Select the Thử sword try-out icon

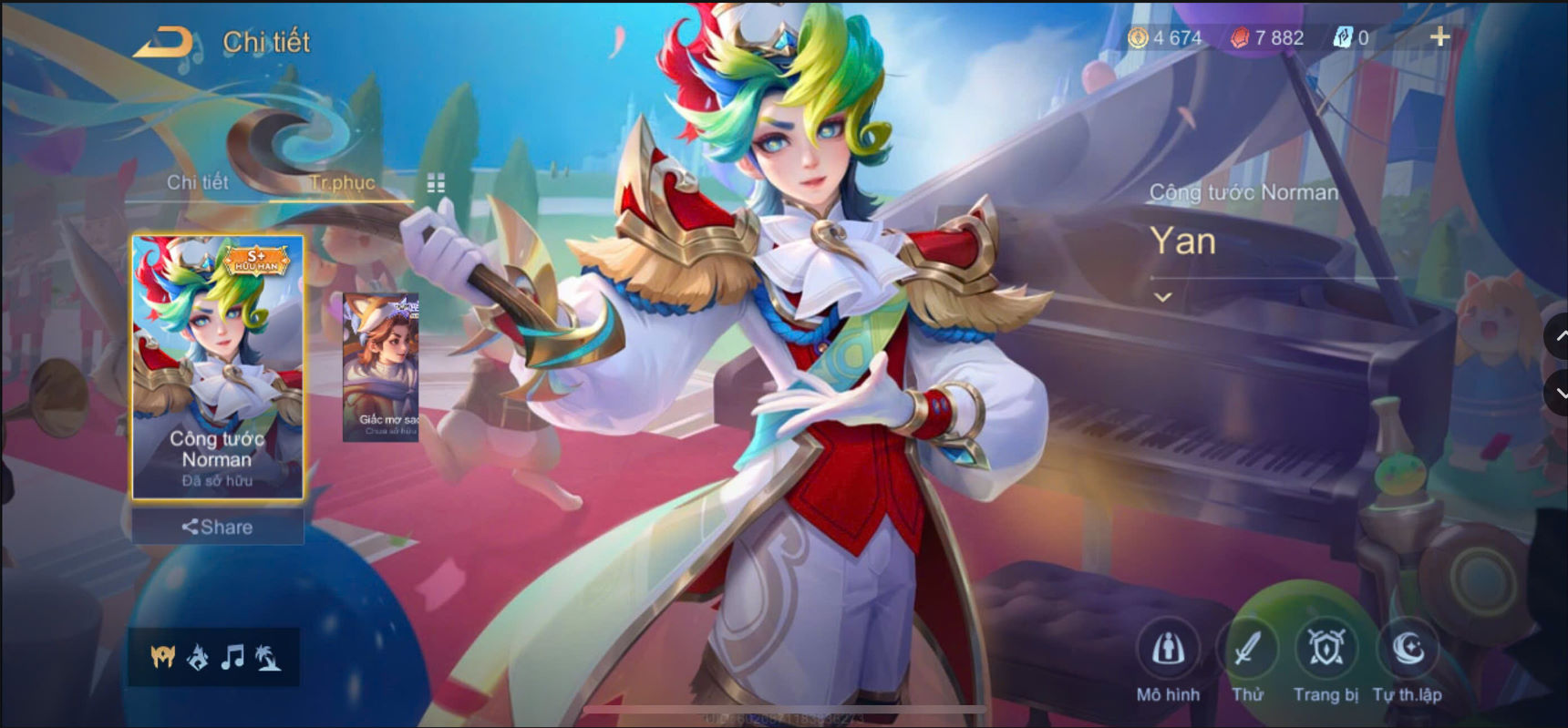(x=1249, y=647)
